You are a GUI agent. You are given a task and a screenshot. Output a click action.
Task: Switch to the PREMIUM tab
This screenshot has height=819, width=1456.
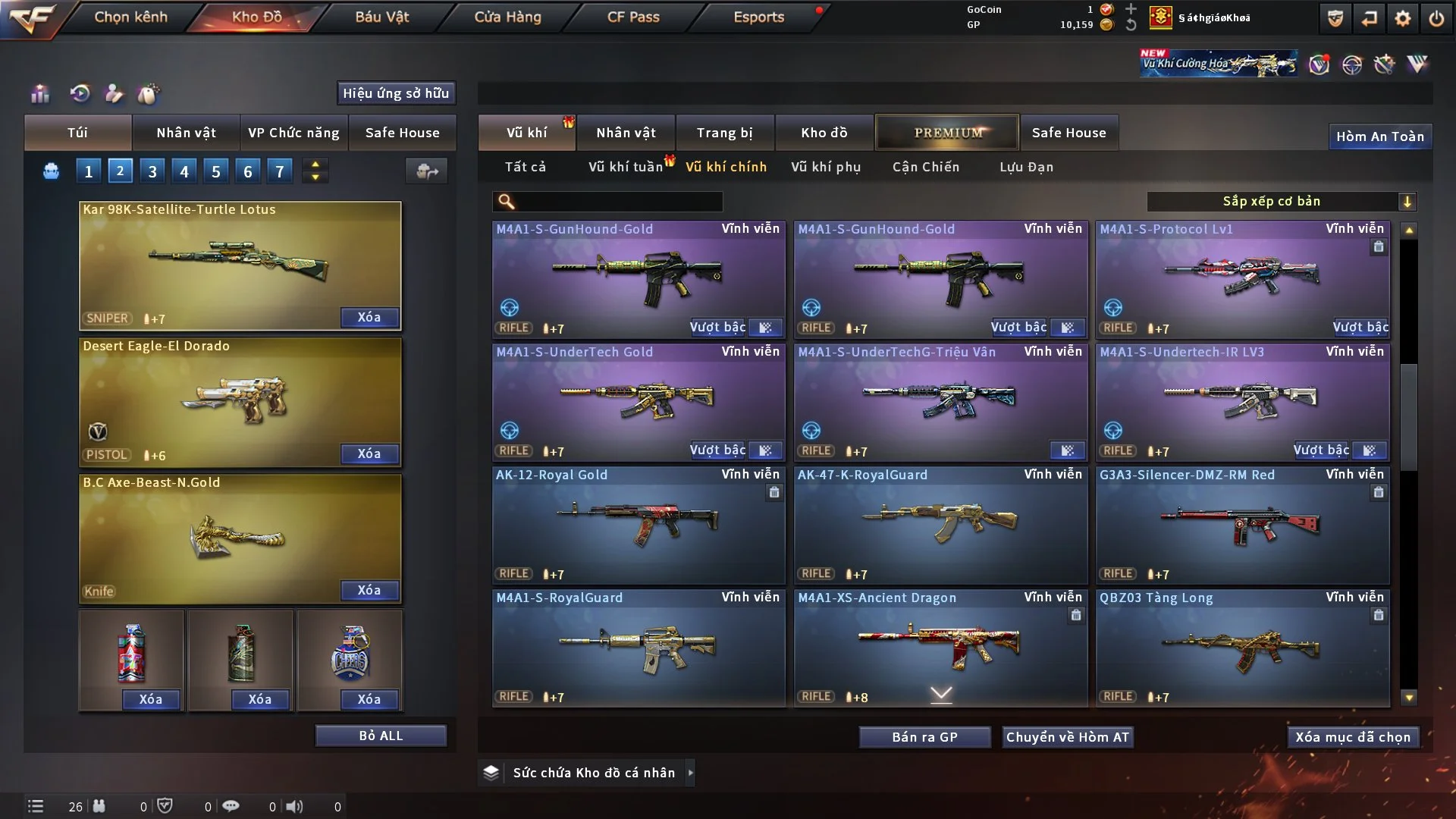[x=947, y=133]
